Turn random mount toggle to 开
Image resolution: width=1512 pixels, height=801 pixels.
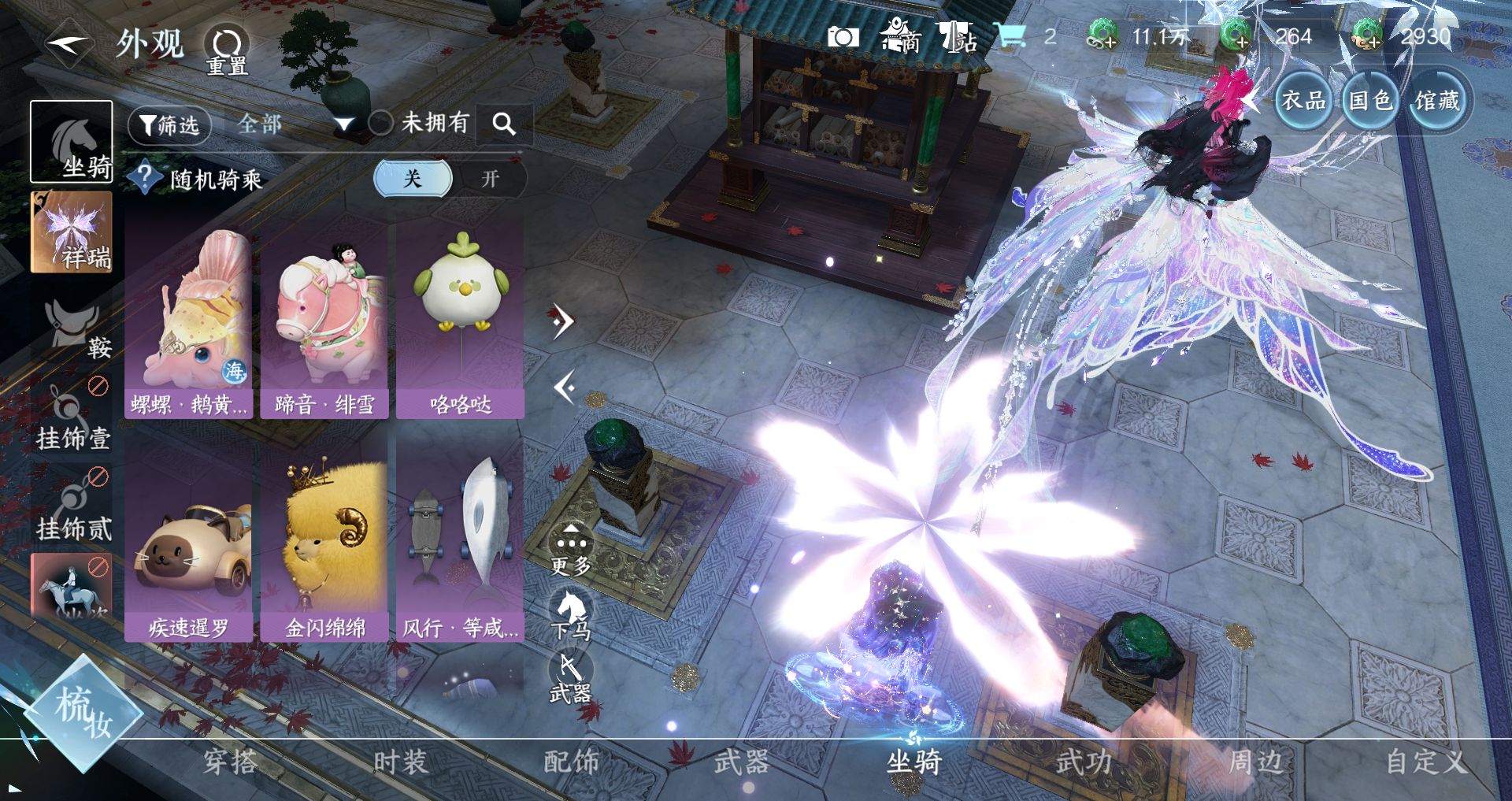point(490,179)
